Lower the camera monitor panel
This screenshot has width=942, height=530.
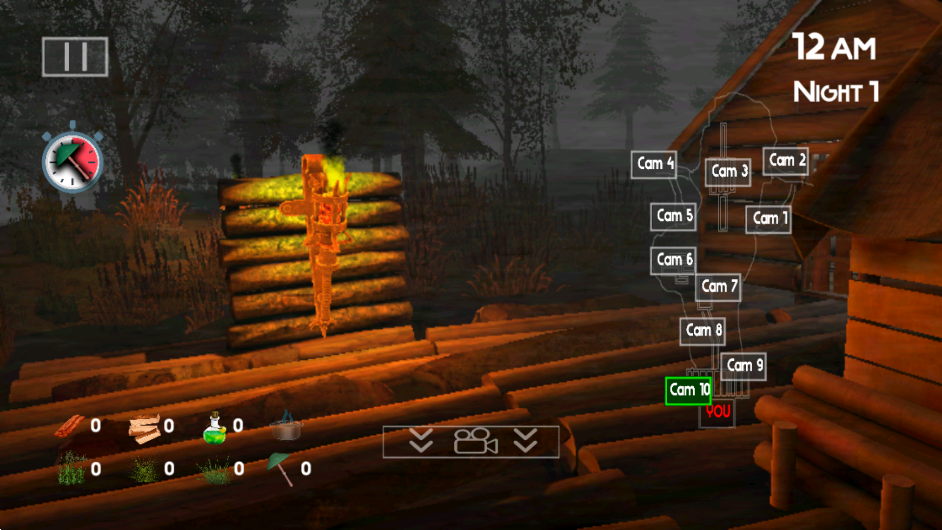[470, 441]
